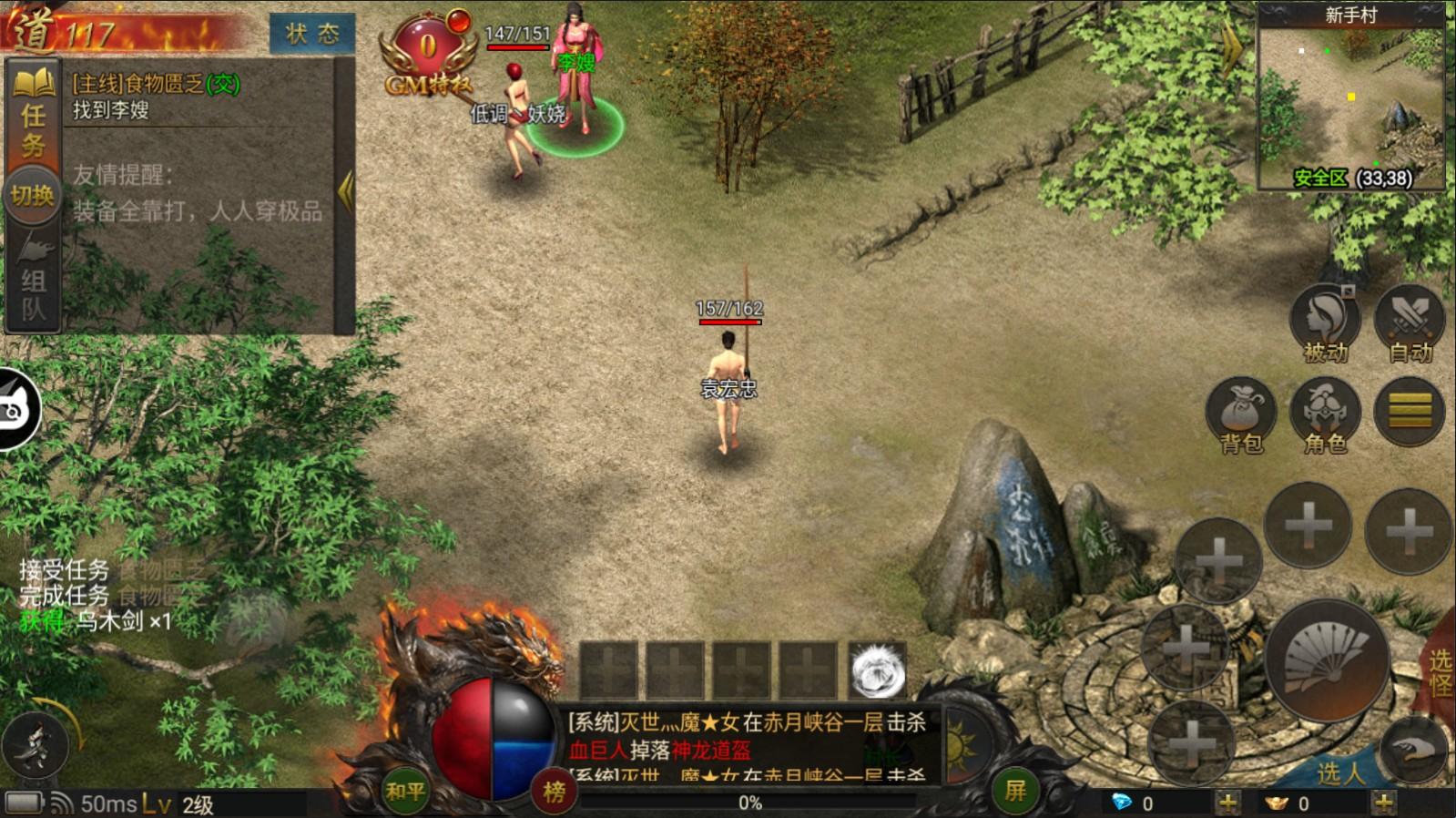Open the 角色 character sheet
Screen dimensions: 1456x818
click(x=1325, y=414)
